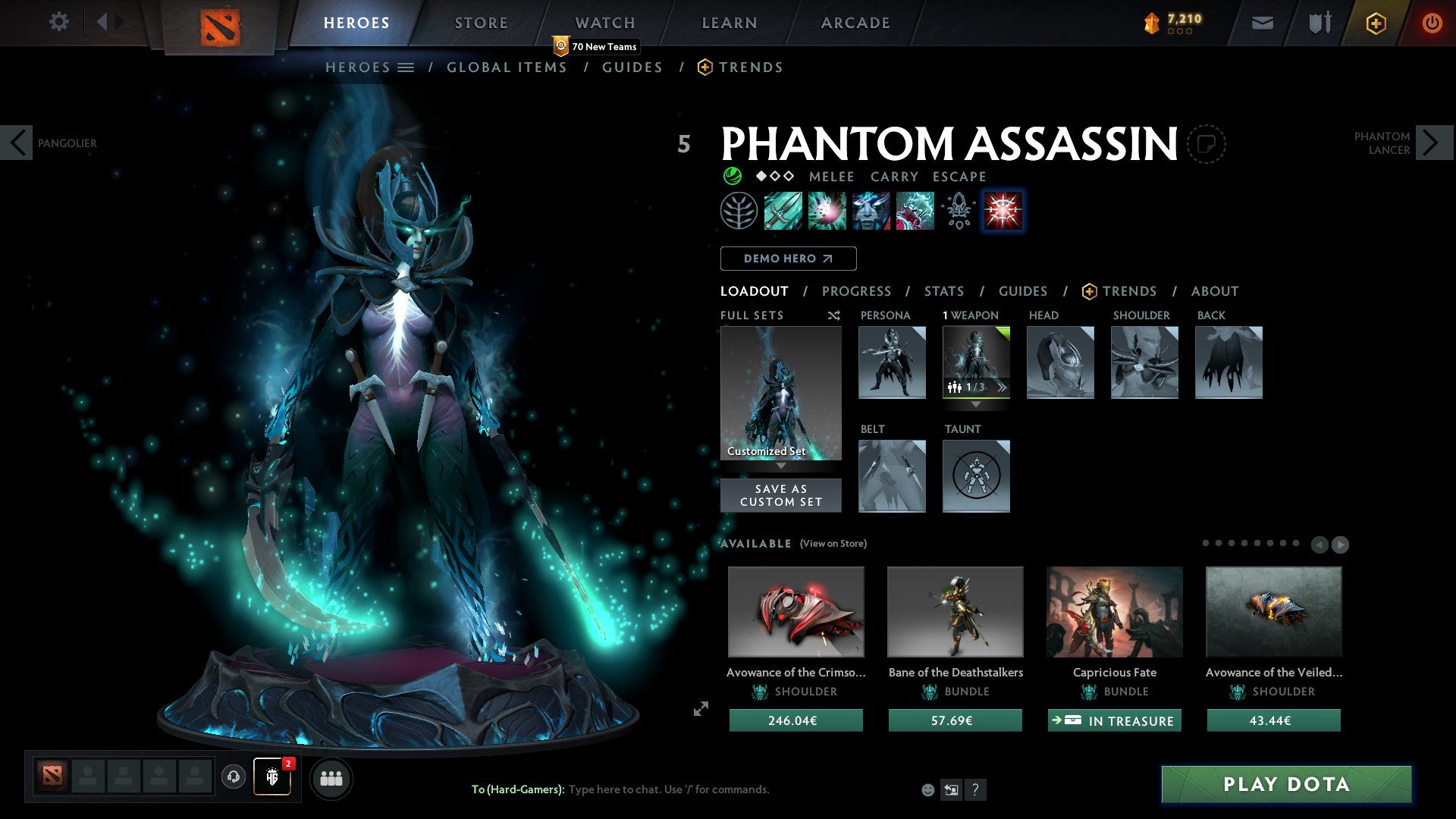Click the Dota Plus hexagon icon
1456x819 pixels.
[x=1375, y=23]
